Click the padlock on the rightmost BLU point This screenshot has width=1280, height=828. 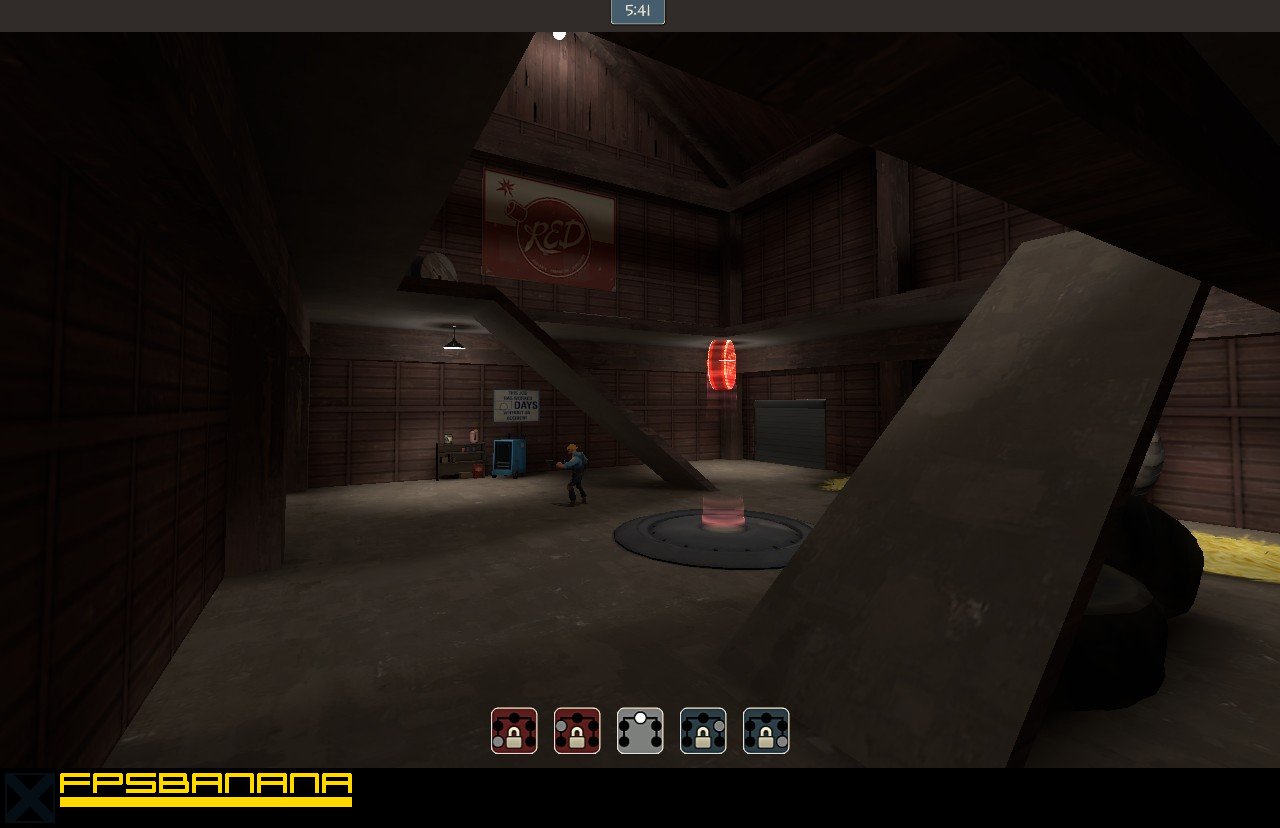tap(767, 736)
